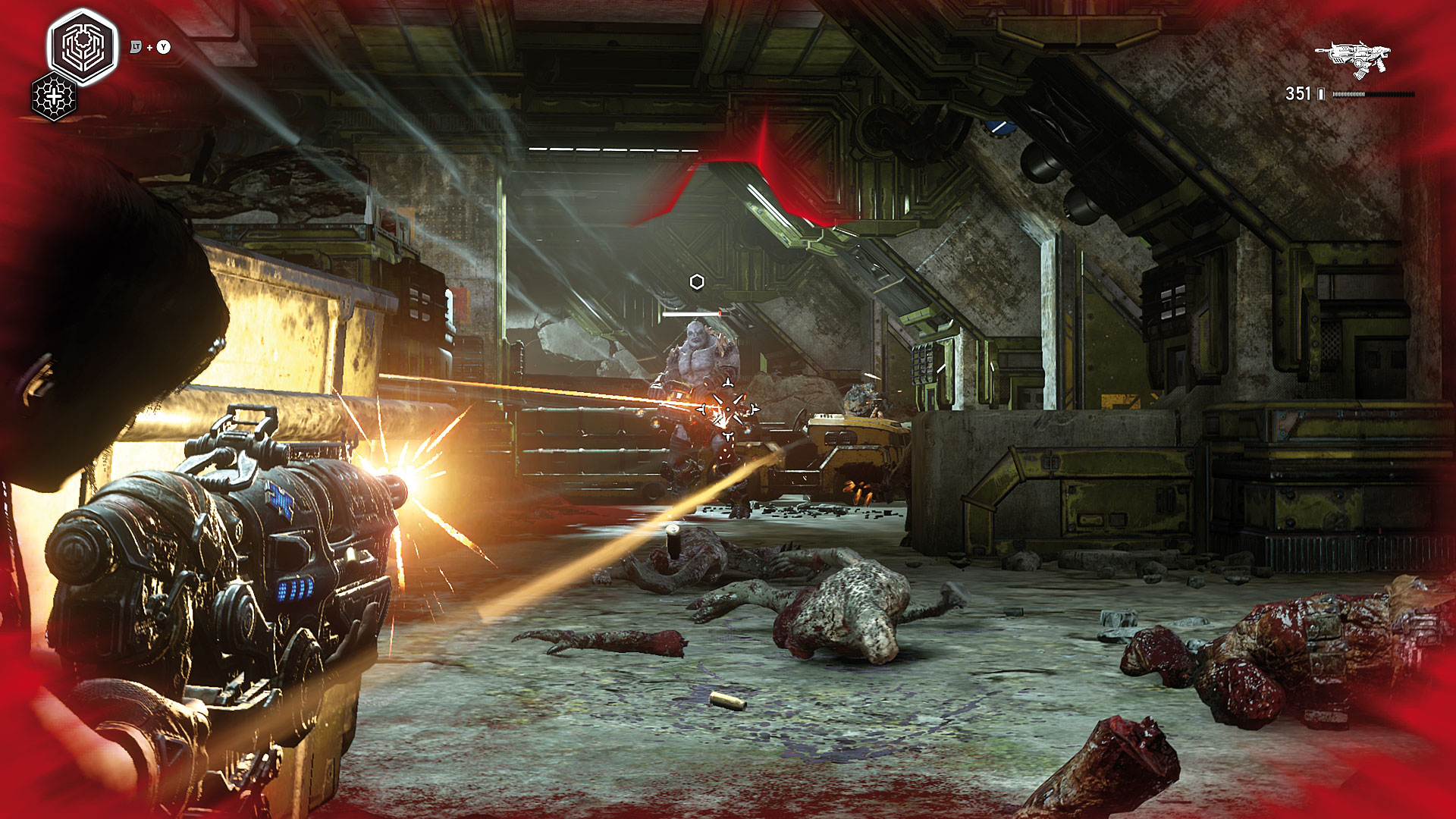
Task: Select the small honeycomb cross icon
Action: click(54, 97)
